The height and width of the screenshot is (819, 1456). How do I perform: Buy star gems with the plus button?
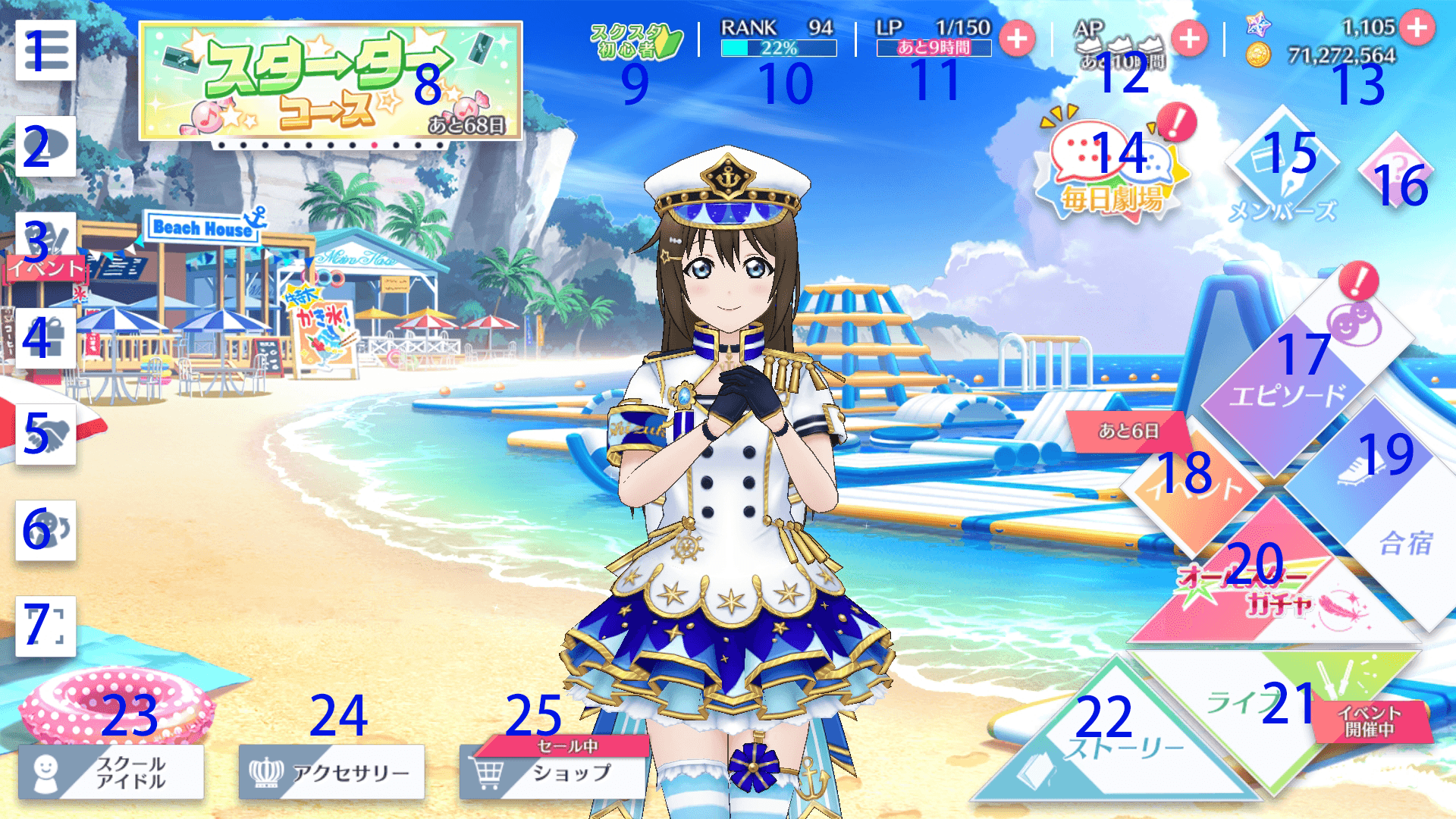click(x=1417, y=28)
